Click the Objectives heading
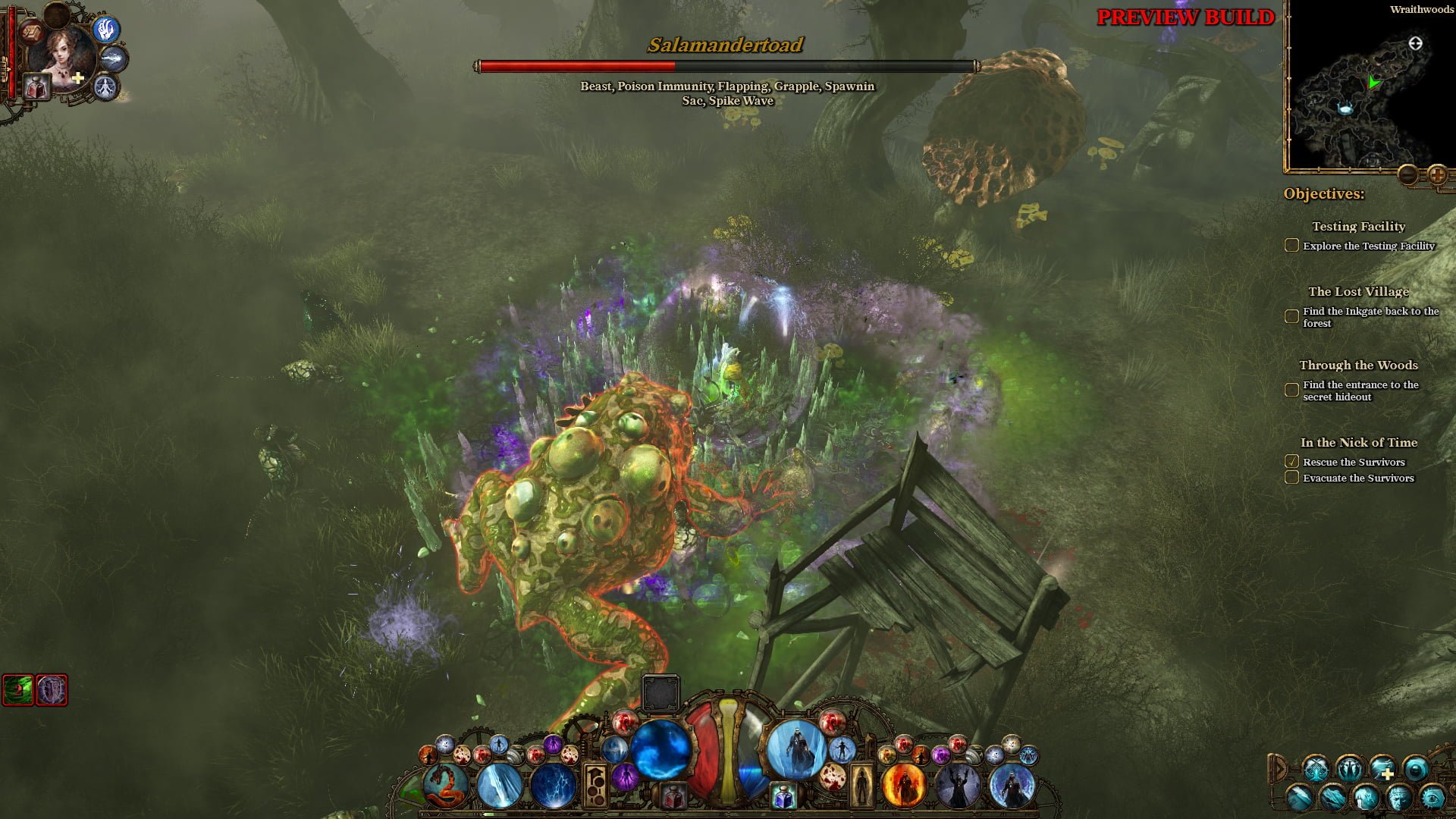The image size is (1456, 819). [1323, 194]
